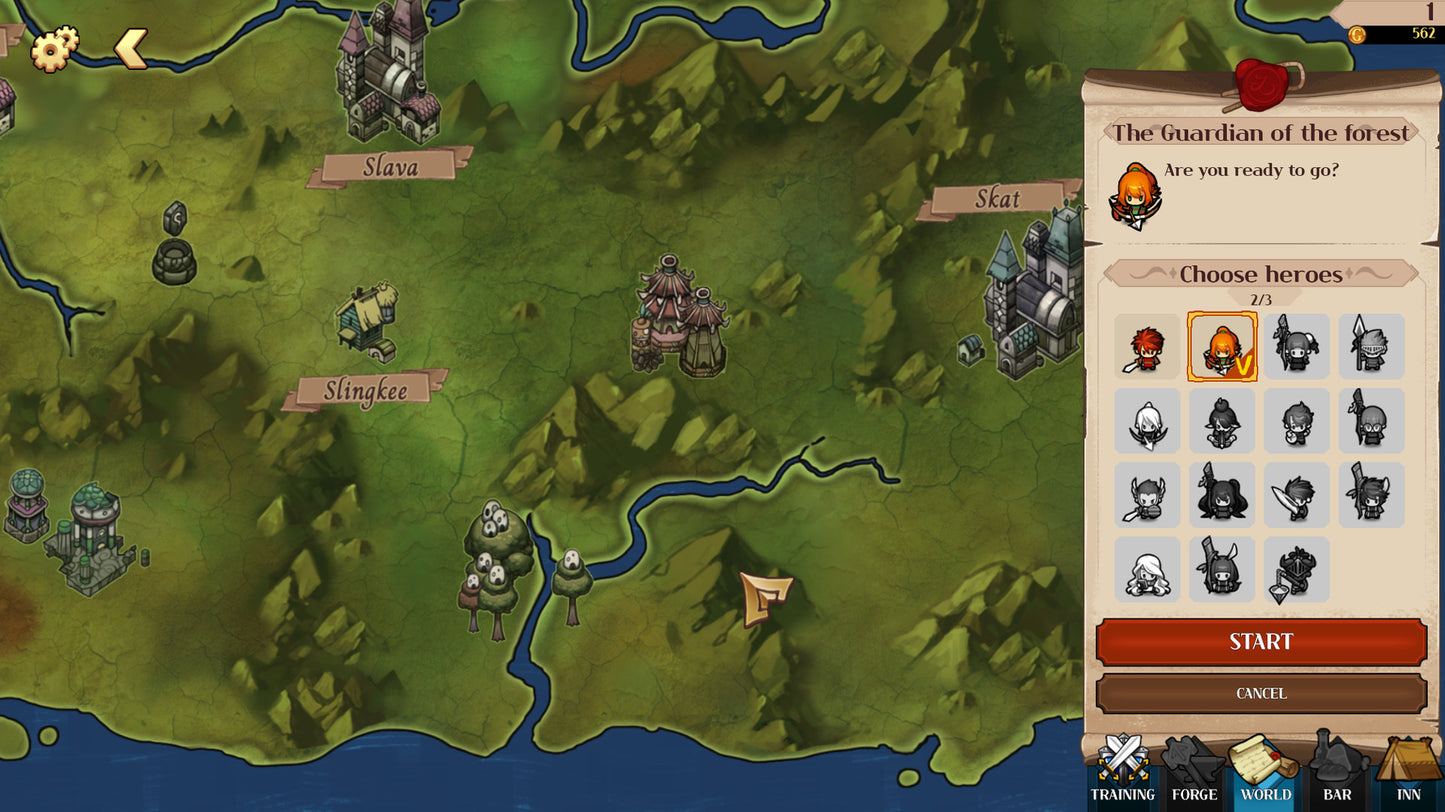Cancel the quest hero selection
1445x812 pixels.
click(x=1261, y=693)
